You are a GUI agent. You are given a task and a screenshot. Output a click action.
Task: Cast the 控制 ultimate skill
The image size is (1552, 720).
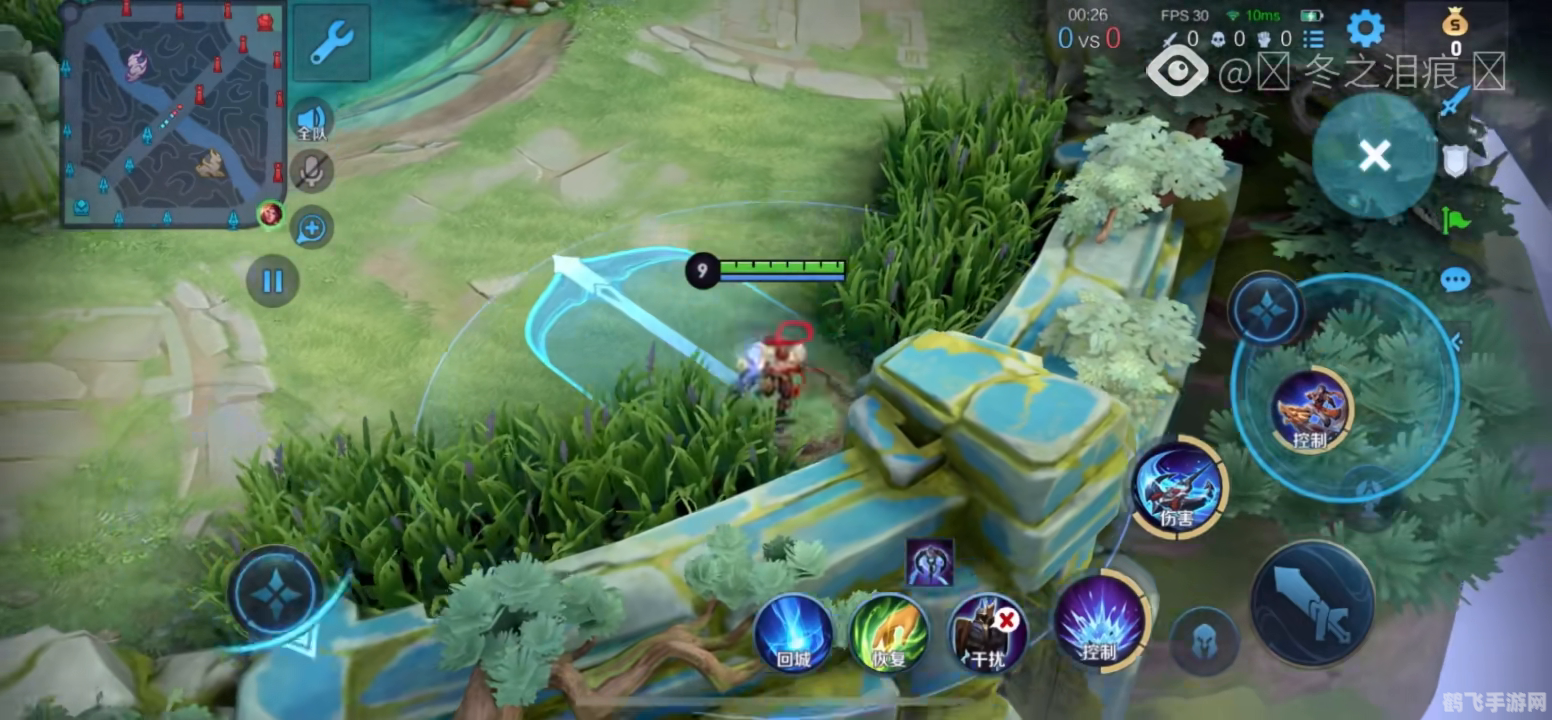coord(1311,408)
